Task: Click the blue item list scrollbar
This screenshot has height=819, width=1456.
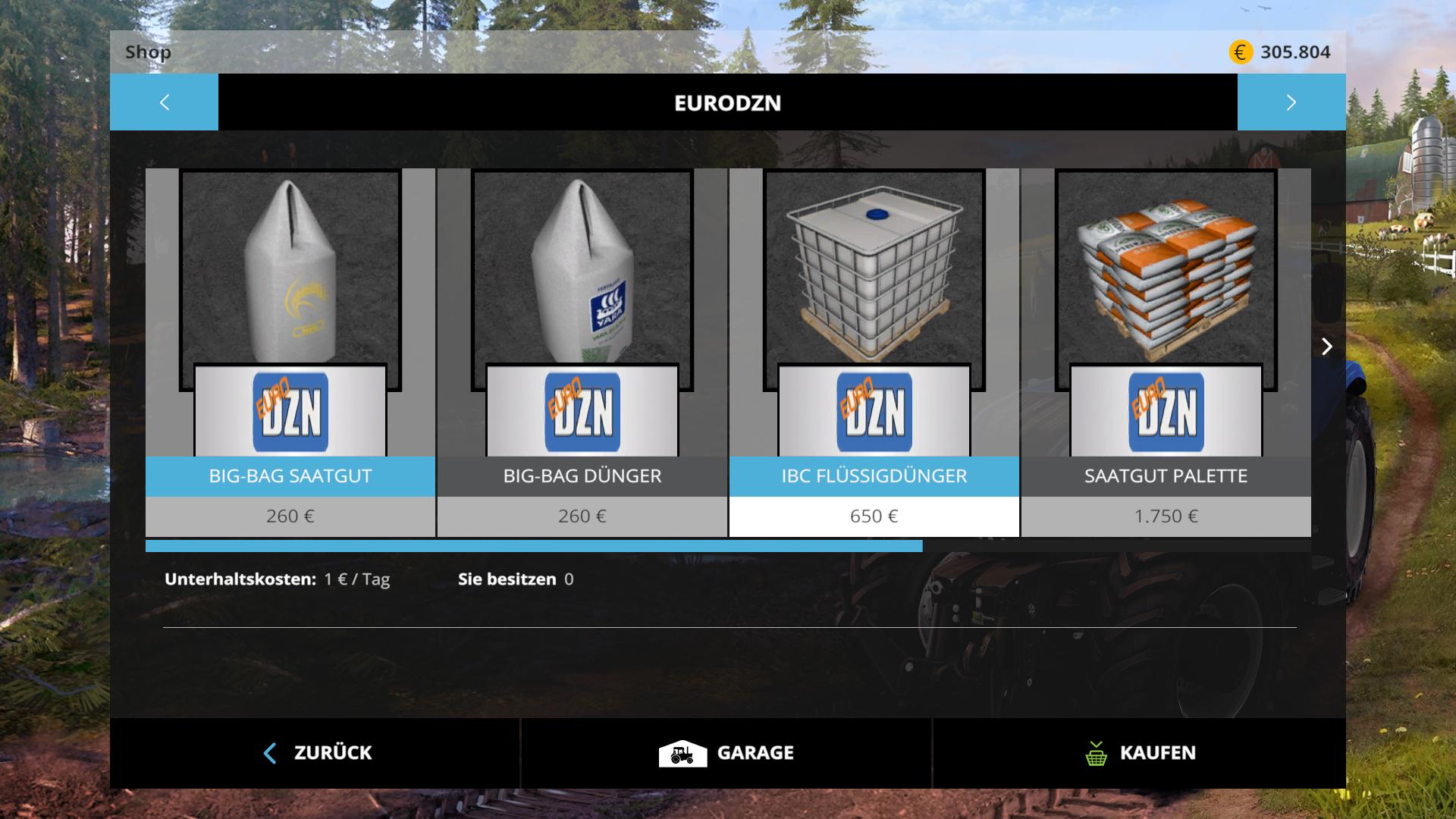Action: (534, 546)
